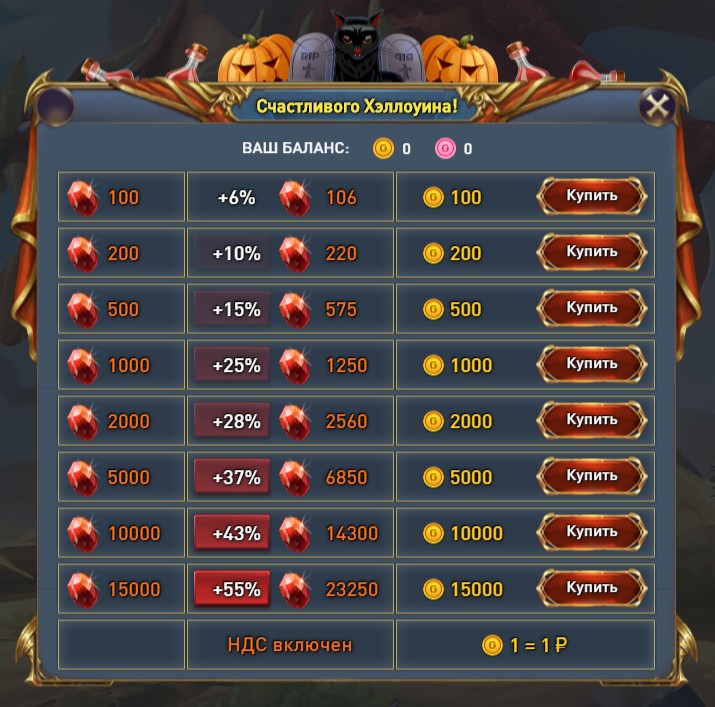
Task: Buy the 14300 rubies pack for 10000 coins
Action: pyautogui.click(x=592, y=533)
